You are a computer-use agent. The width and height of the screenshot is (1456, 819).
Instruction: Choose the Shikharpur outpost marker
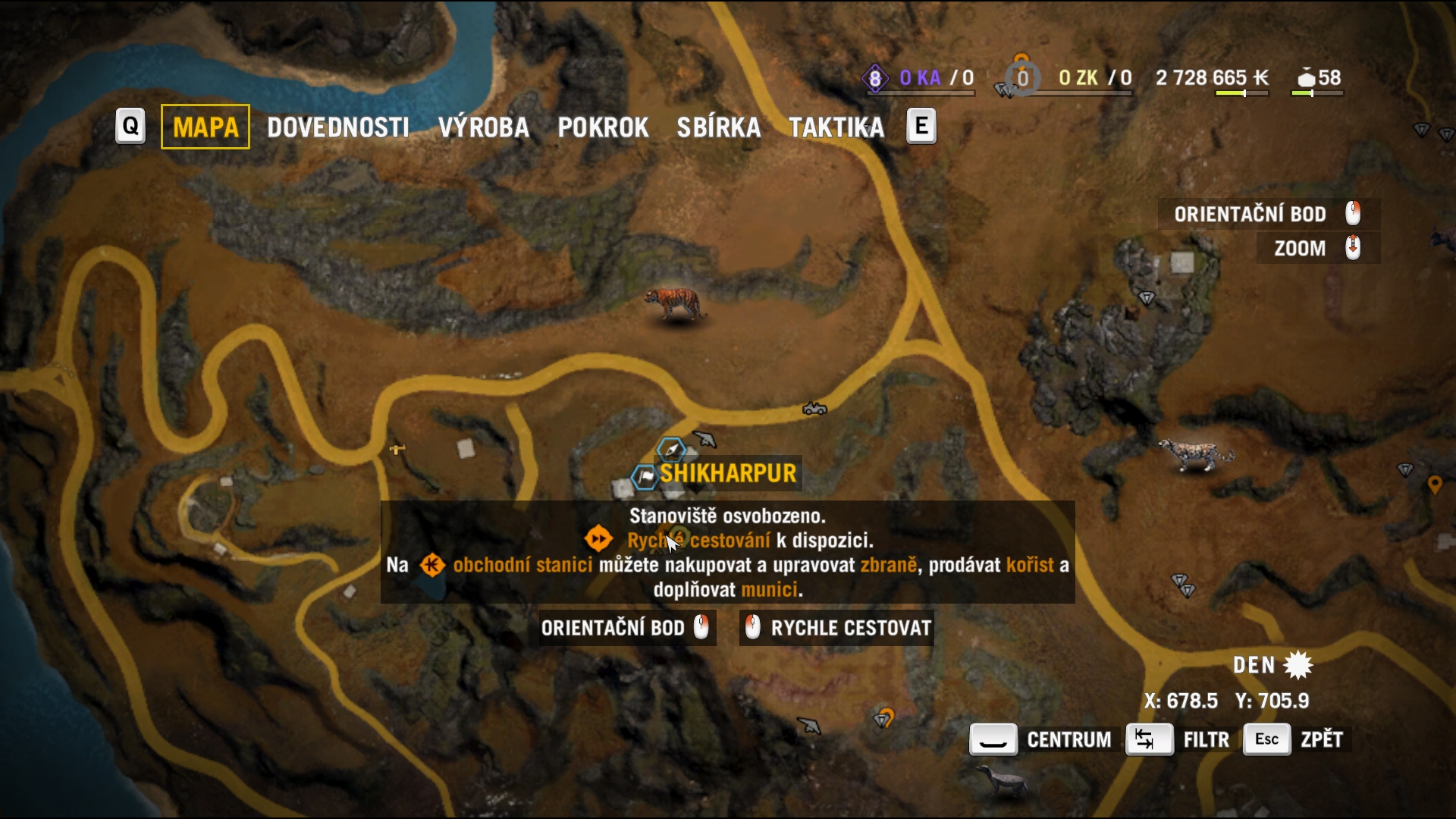[645, 476]
